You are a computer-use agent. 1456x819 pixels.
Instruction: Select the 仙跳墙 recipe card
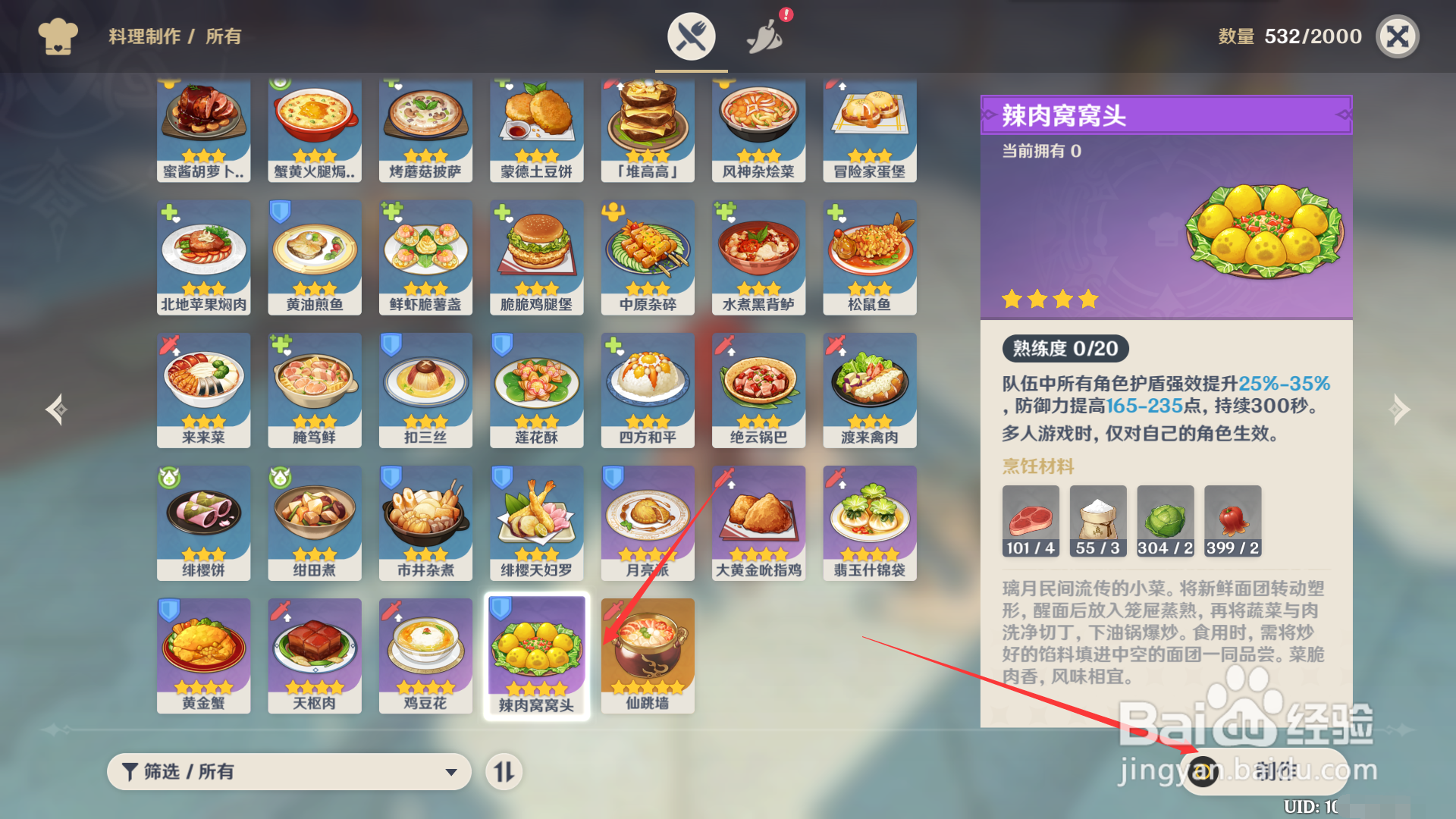(x=647, y=654)
